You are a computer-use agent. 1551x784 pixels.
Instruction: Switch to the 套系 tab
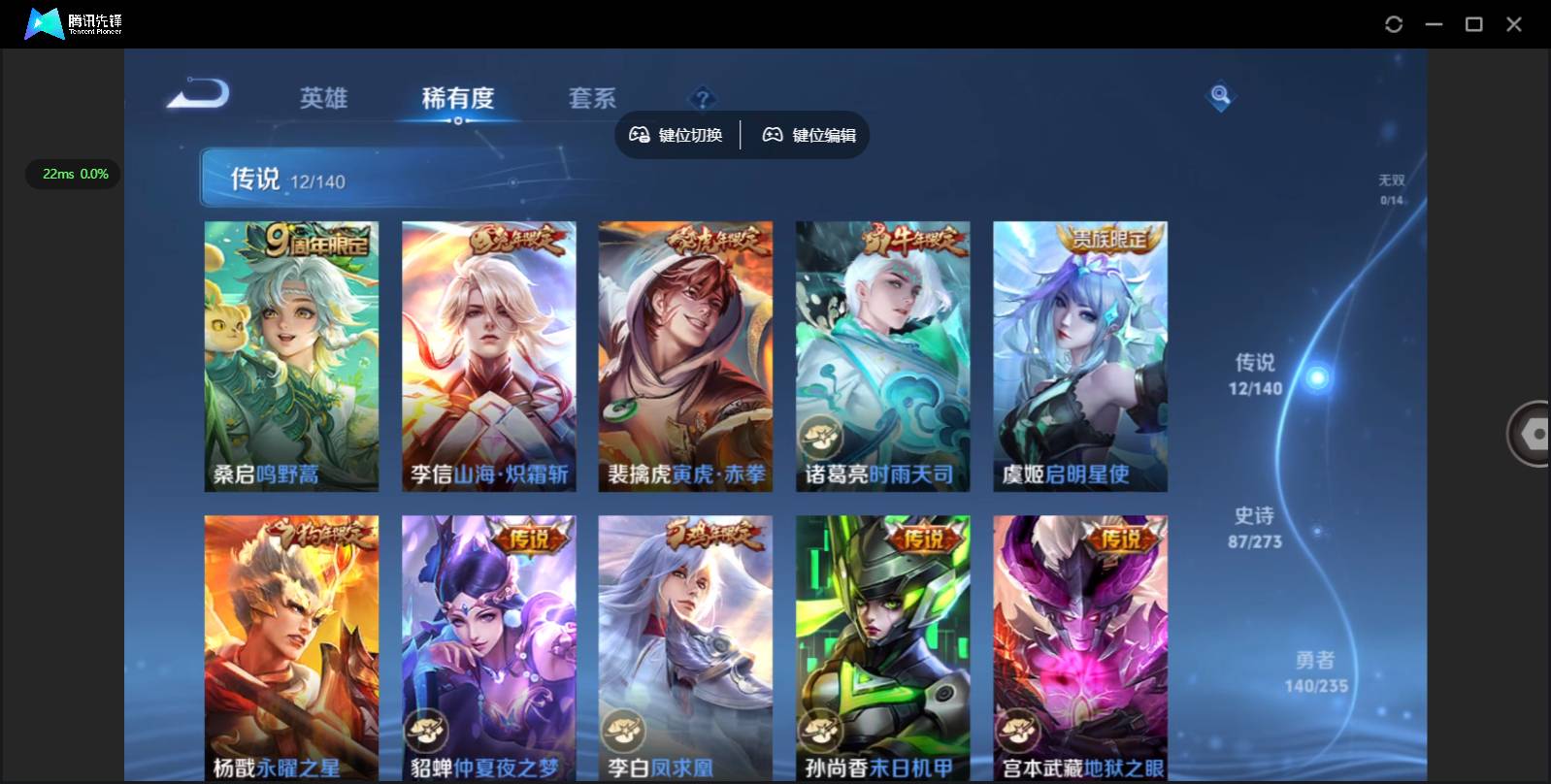(x=591, y=98)
